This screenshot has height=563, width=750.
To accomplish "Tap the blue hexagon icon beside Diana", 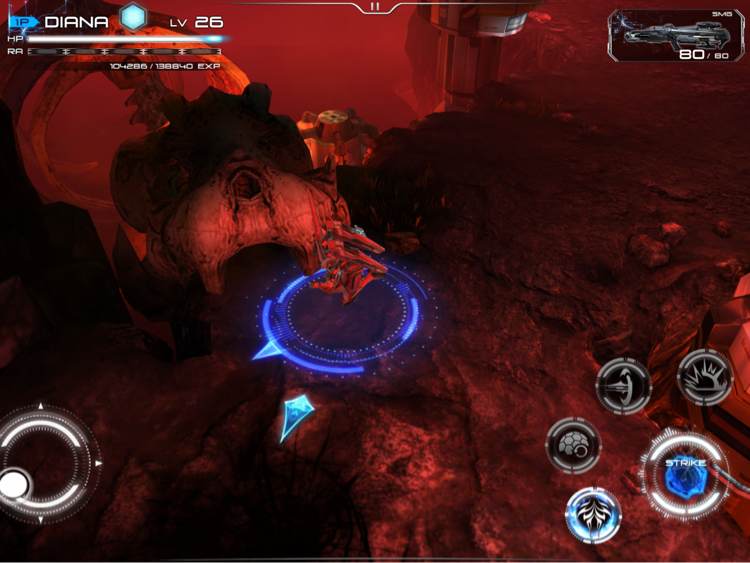I will [133, 17].
